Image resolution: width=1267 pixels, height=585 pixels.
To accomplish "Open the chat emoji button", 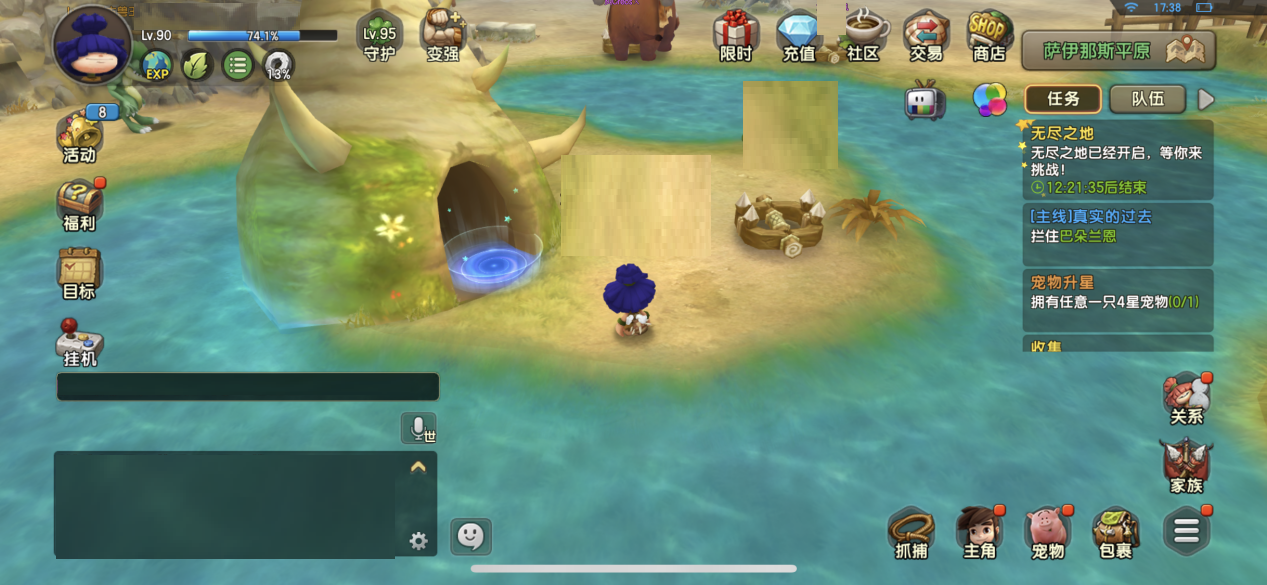I will [x=470, y=537].
